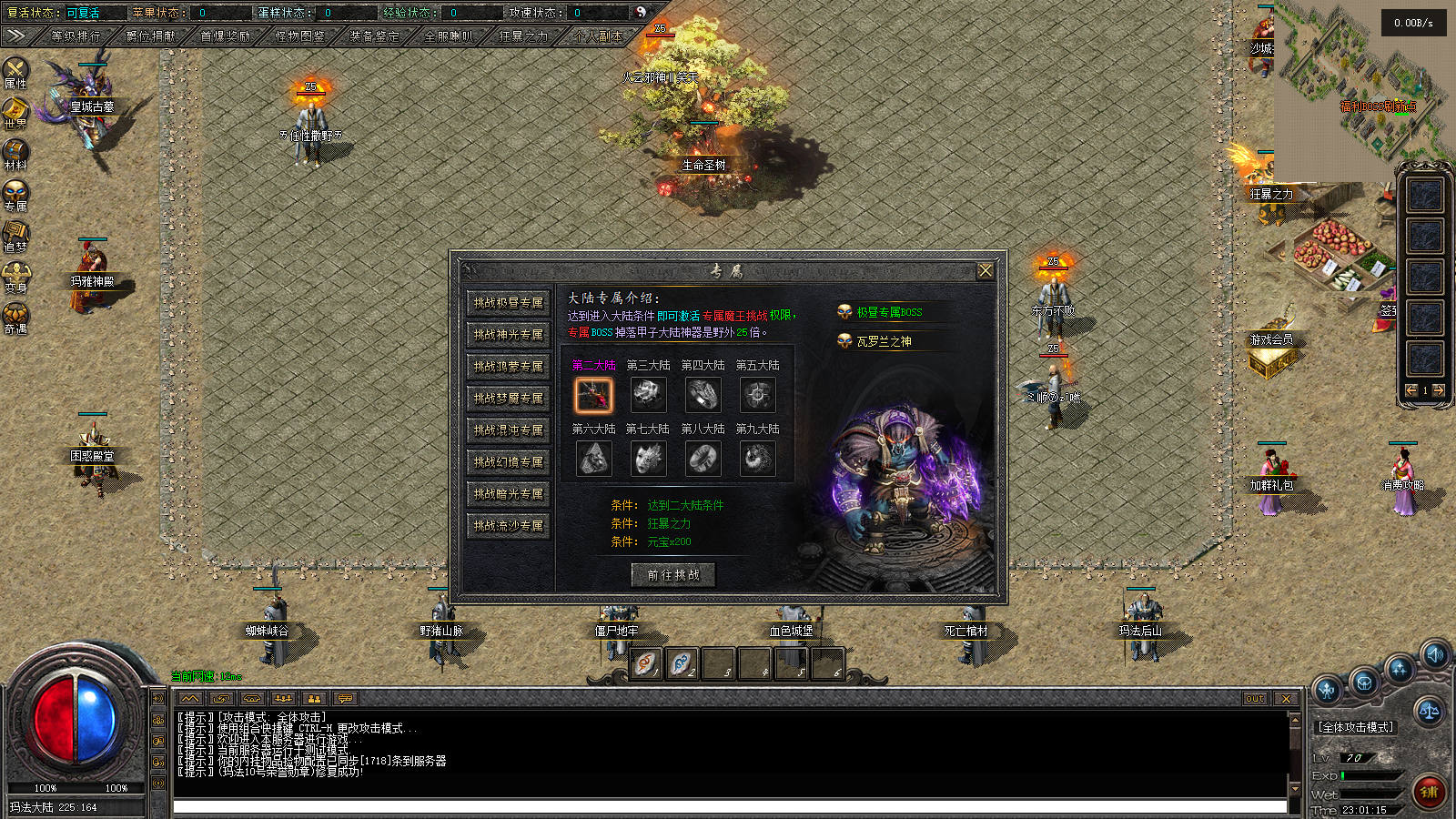Open the 材料 materials icon
This screenshot has height=819, width=1456.
[x=15, y=153]
